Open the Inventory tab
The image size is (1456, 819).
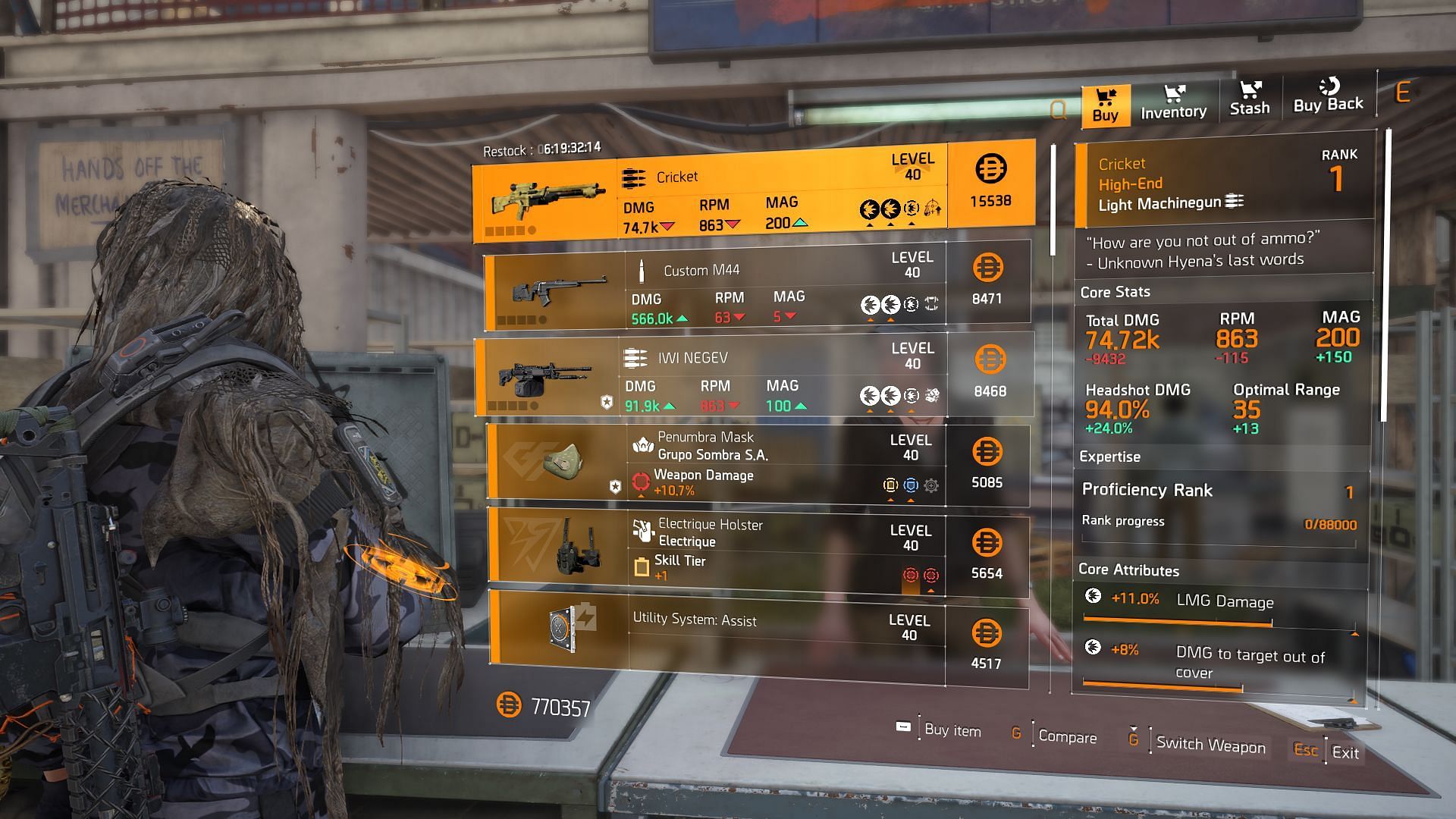point(1173,103)
